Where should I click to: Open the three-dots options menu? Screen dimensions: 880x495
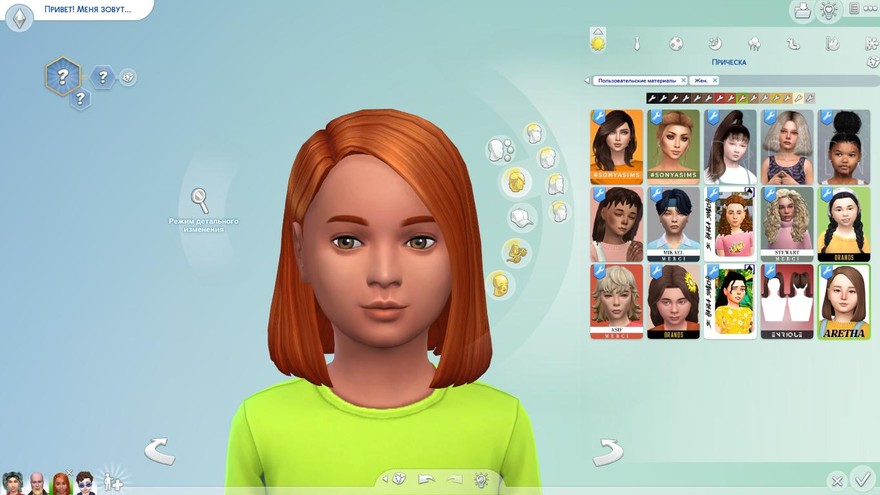pyautogui.click(x=870, y=10)
